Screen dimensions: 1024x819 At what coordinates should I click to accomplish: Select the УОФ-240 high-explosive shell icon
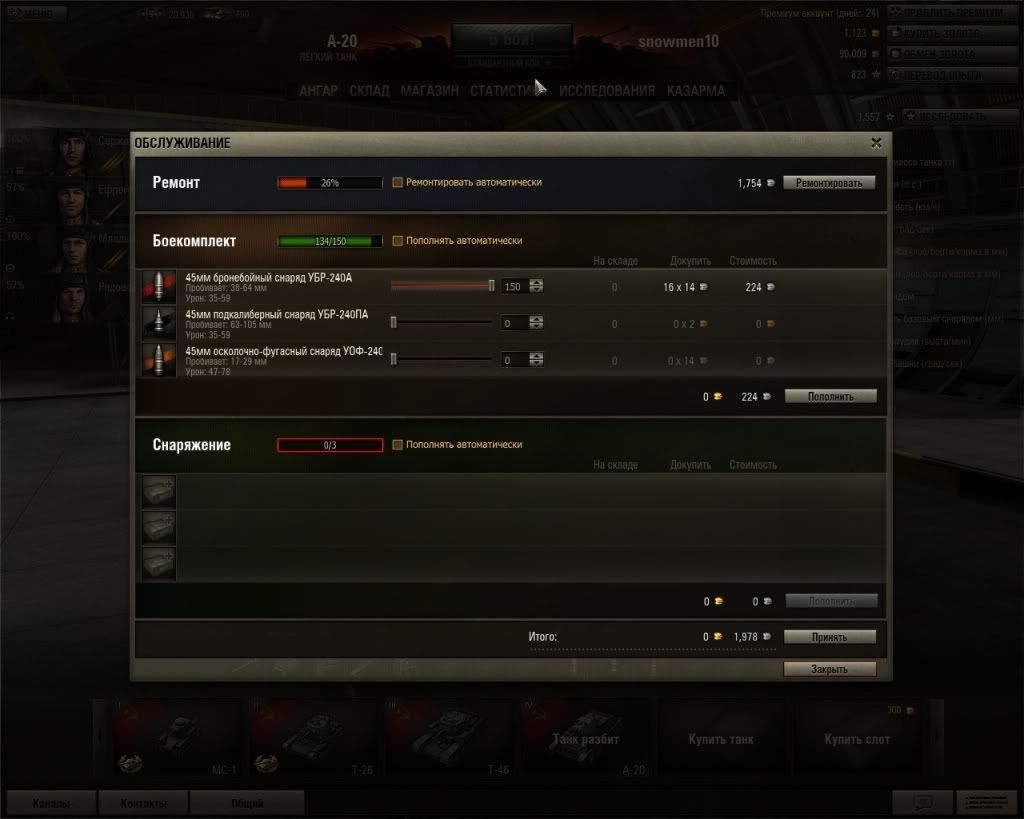(x=158, y=359)
